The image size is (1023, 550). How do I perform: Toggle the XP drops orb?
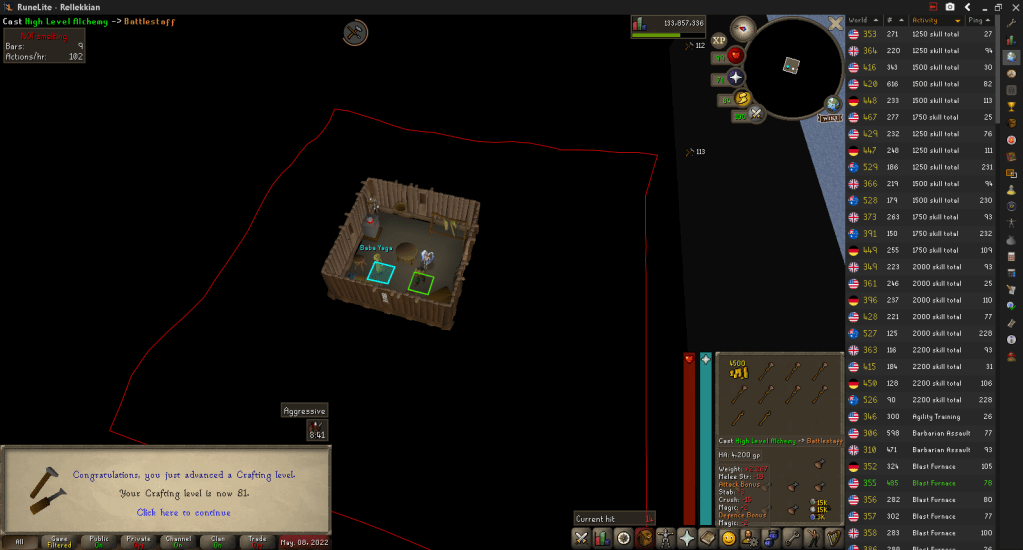719,40
